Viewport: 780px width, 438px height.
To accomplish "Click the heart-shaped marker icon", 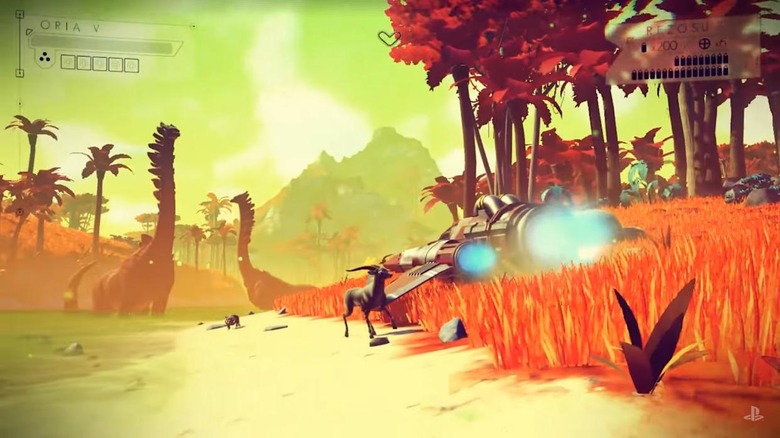I will pos(389,38).
